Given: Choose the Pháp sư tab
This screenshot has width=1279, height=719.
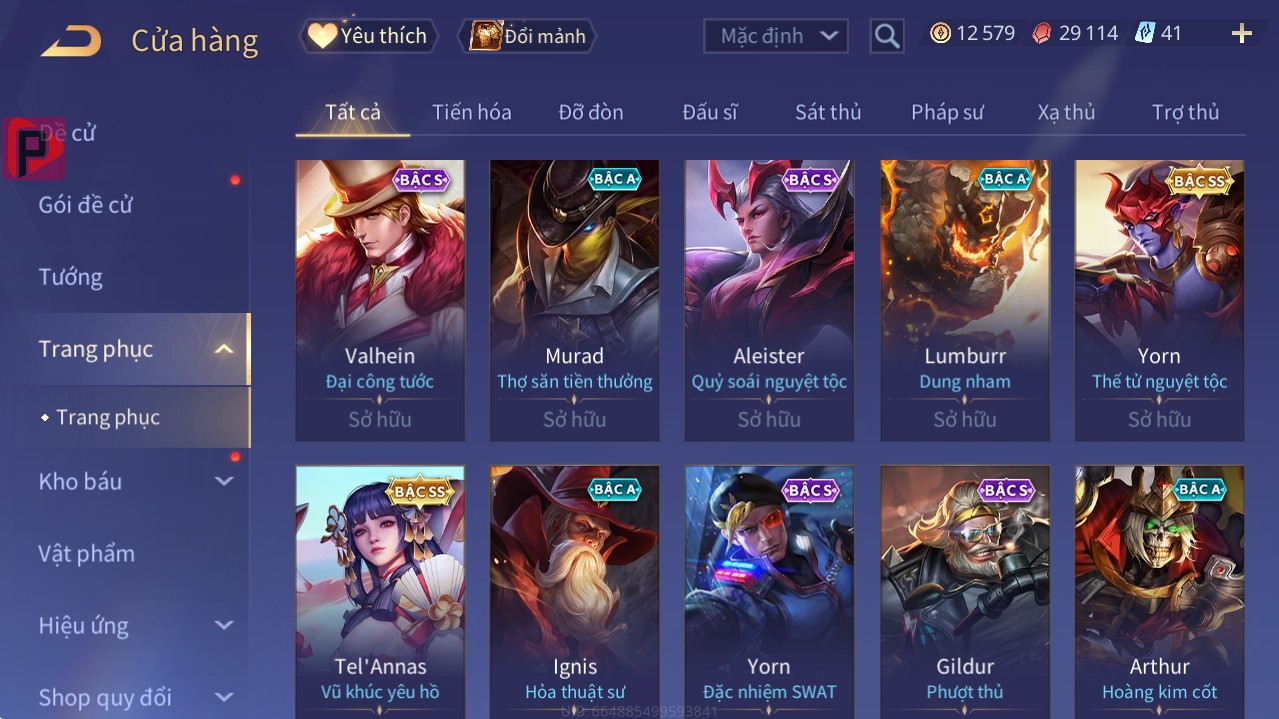Looking at the screenshot, I should point(947,112).
